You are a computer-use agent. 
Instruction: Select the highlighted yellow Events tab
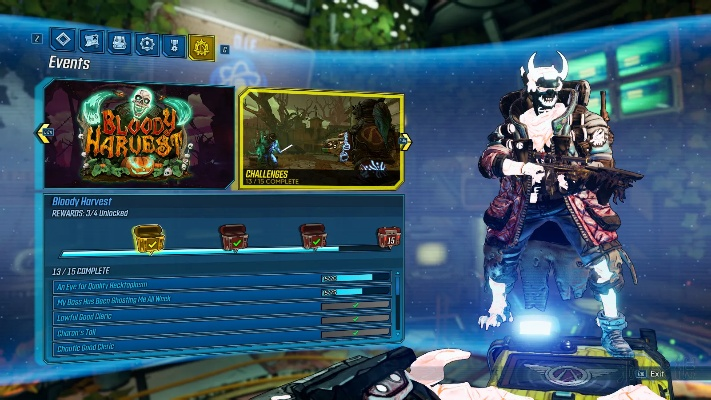202,46
